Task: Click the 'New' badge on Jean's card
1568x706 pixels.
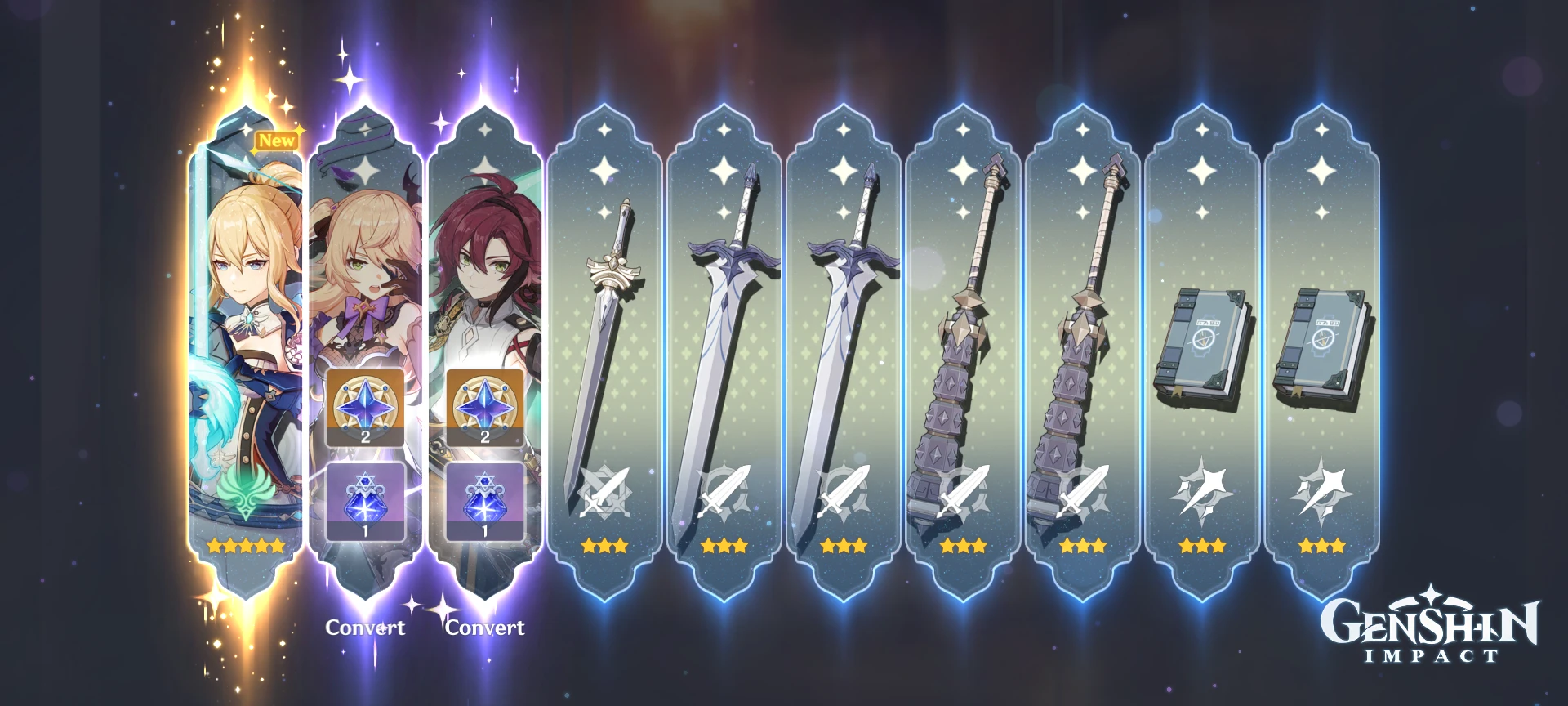Action: (x=278, y=140)
